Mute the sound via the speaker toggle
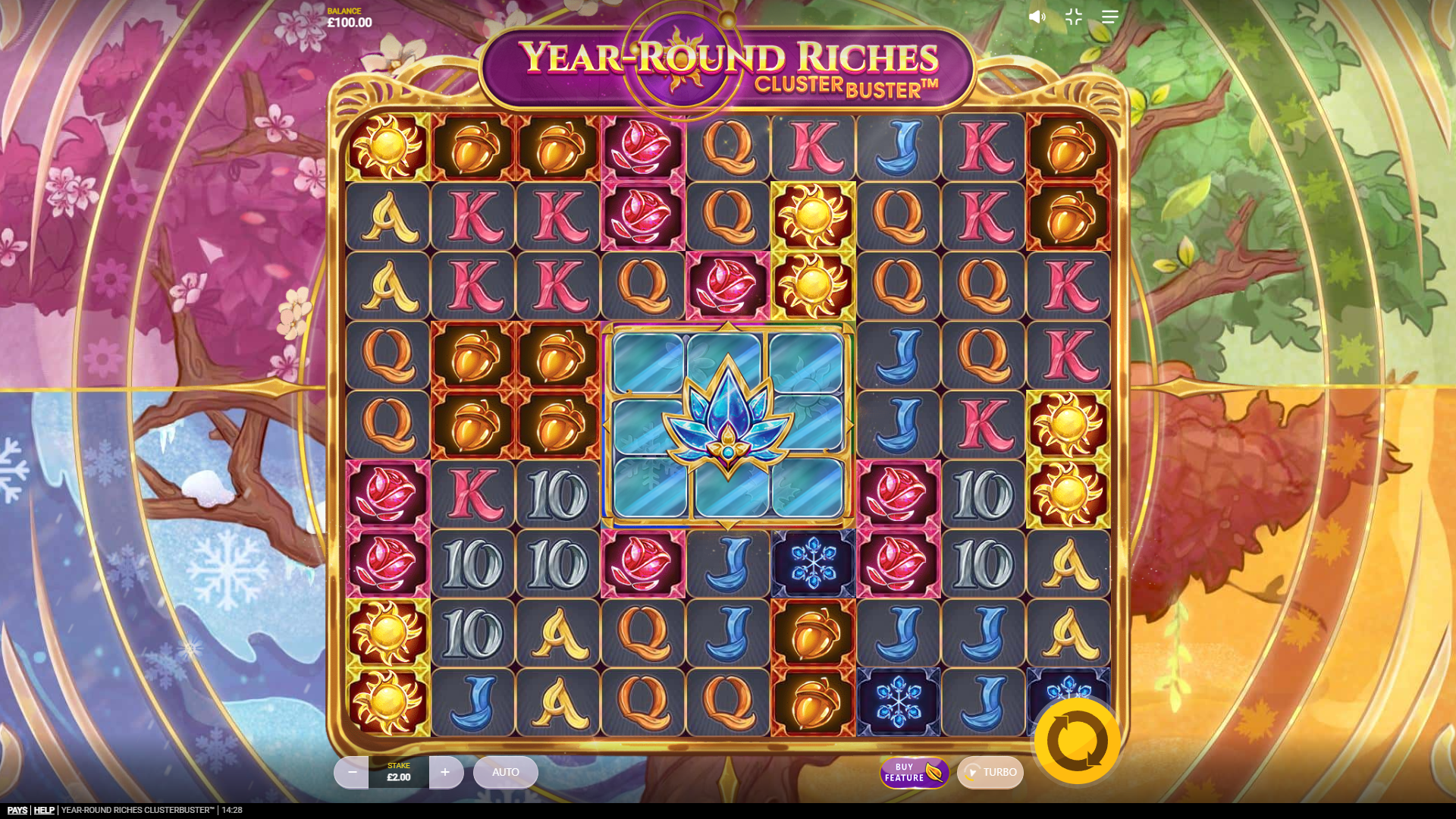This screenshot has height=819, width=1456. click(x=1037, y=17)
